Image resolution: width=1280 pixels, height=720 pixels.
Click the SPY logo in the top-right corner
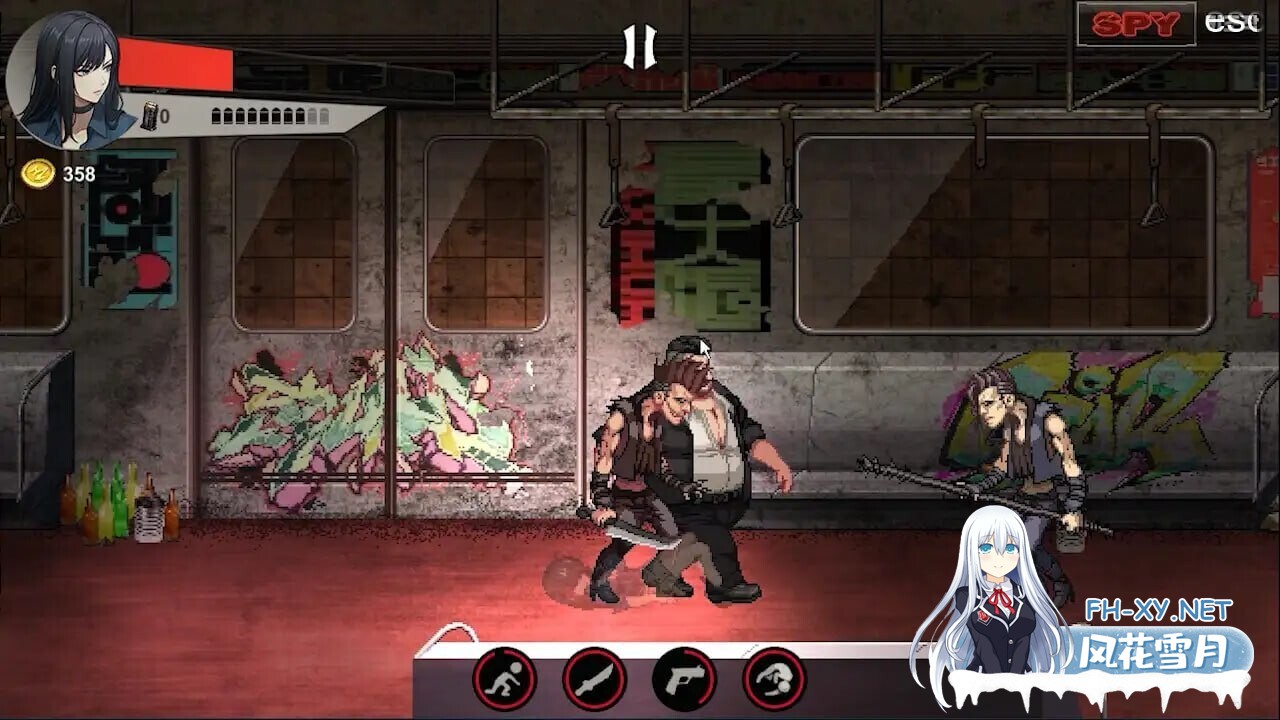pyautogui.click(x=1136, y=22)
